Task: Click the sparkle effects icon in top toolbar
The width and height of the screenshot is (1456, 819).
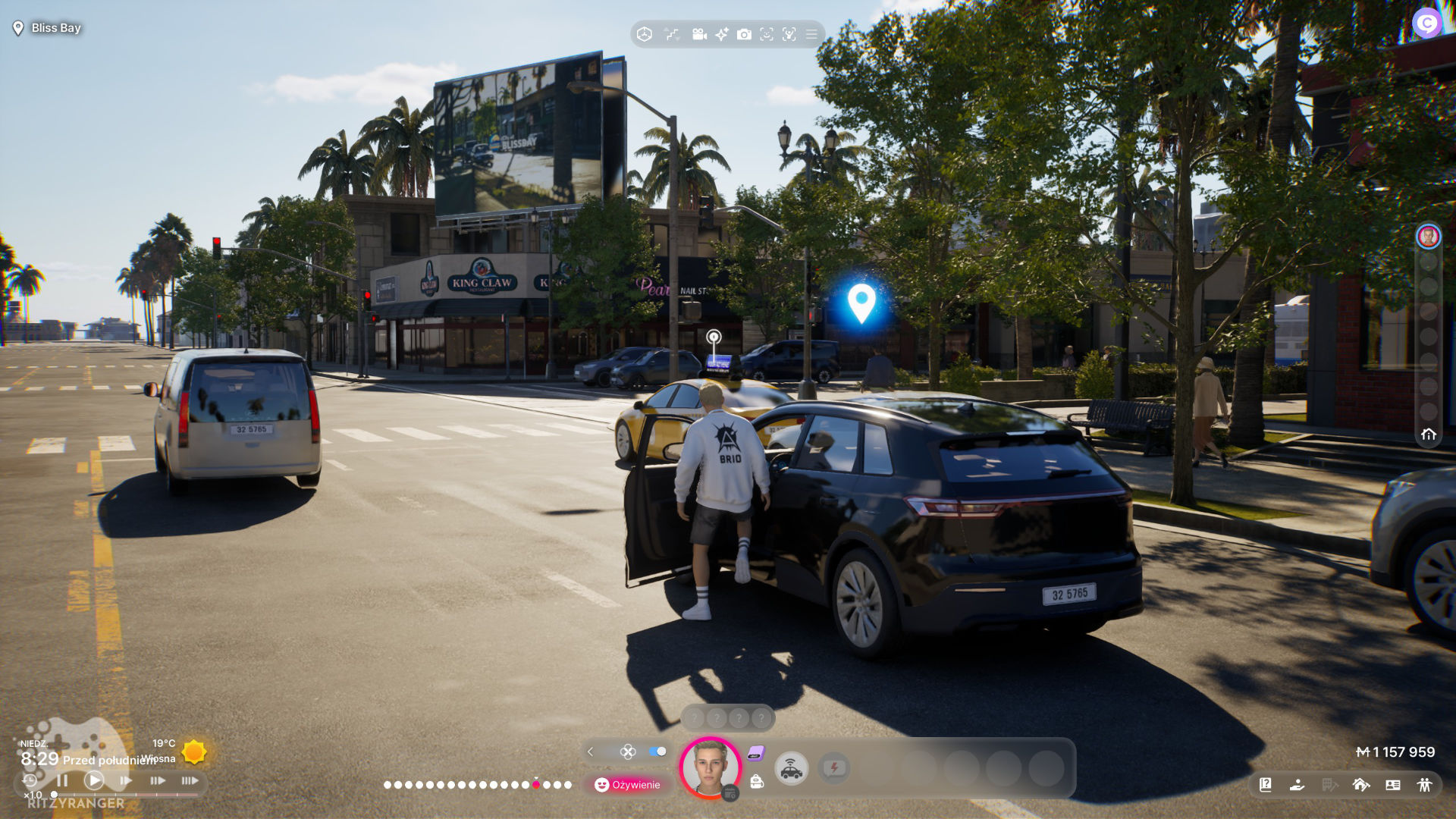Action: pyautogui.click(x=721, y=35)
